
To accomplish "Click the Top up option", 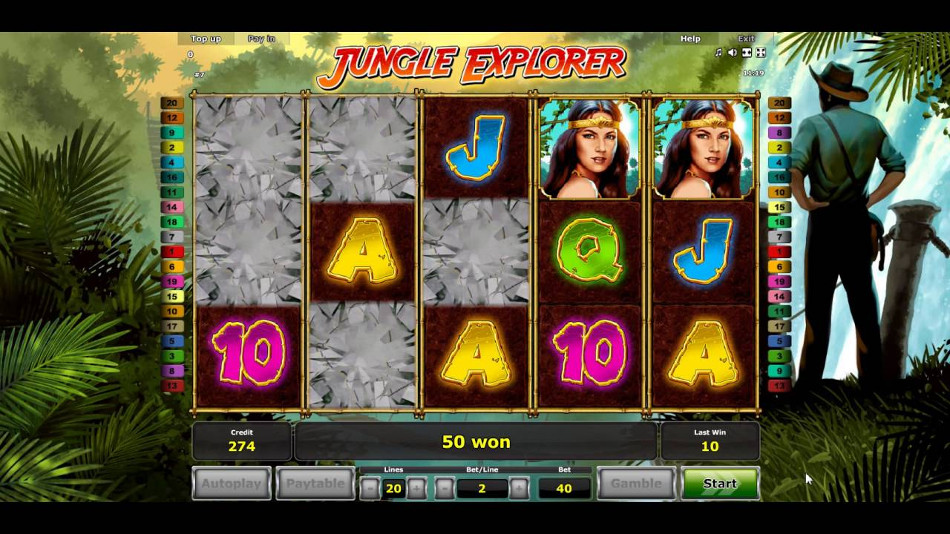I will pos(206,39).
